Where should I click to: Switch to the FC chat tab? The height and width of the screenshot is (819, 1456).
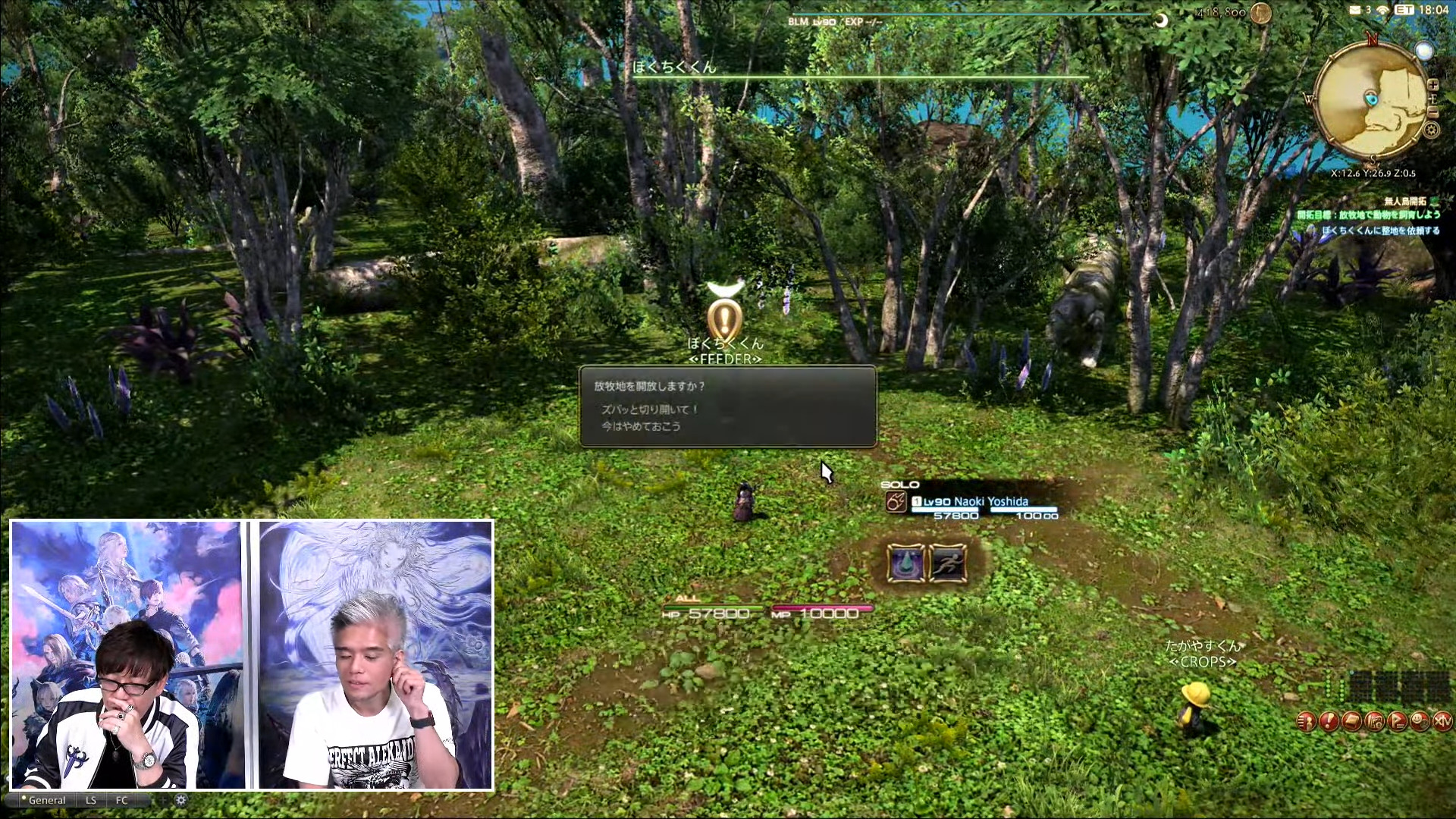(x=122, y=800)
